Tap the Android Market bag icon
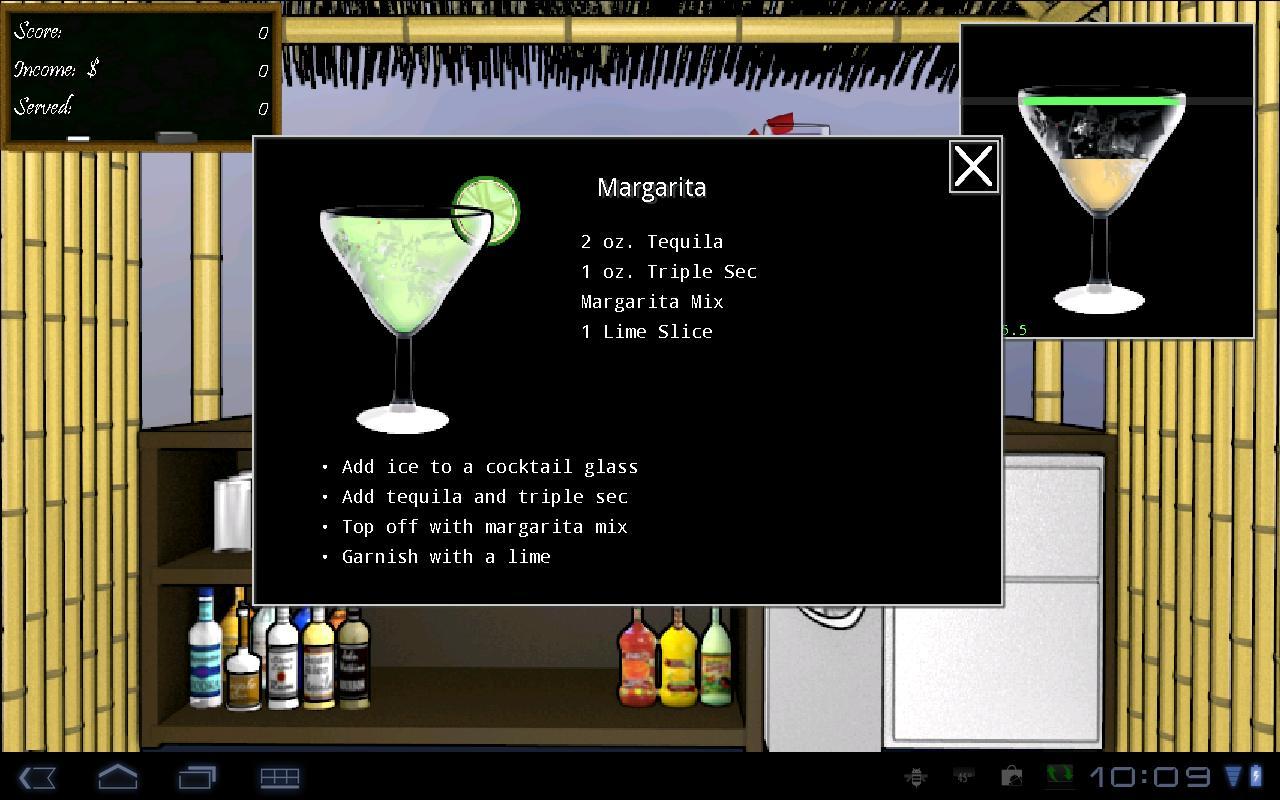 point(1011,778)
